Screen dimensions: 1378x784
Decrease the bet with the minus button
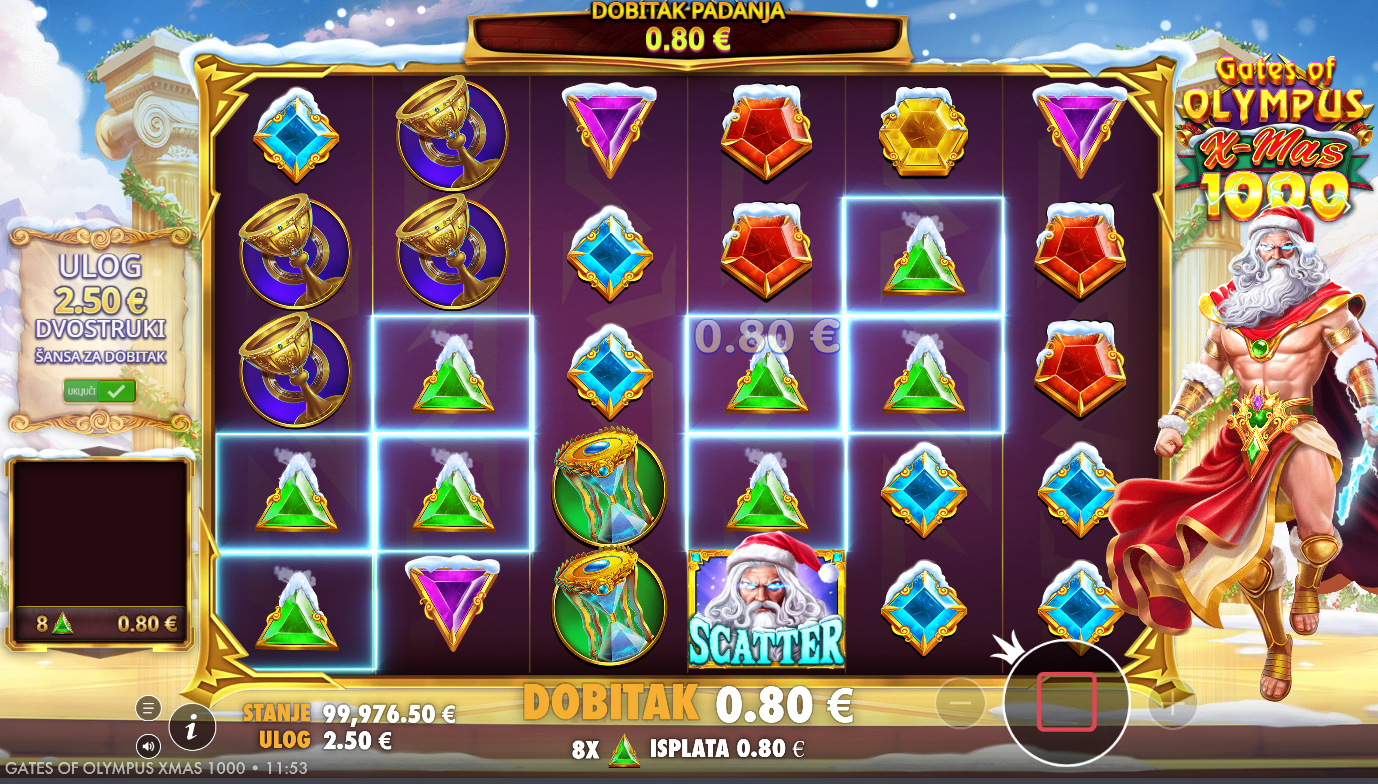(x=960, y=704)
